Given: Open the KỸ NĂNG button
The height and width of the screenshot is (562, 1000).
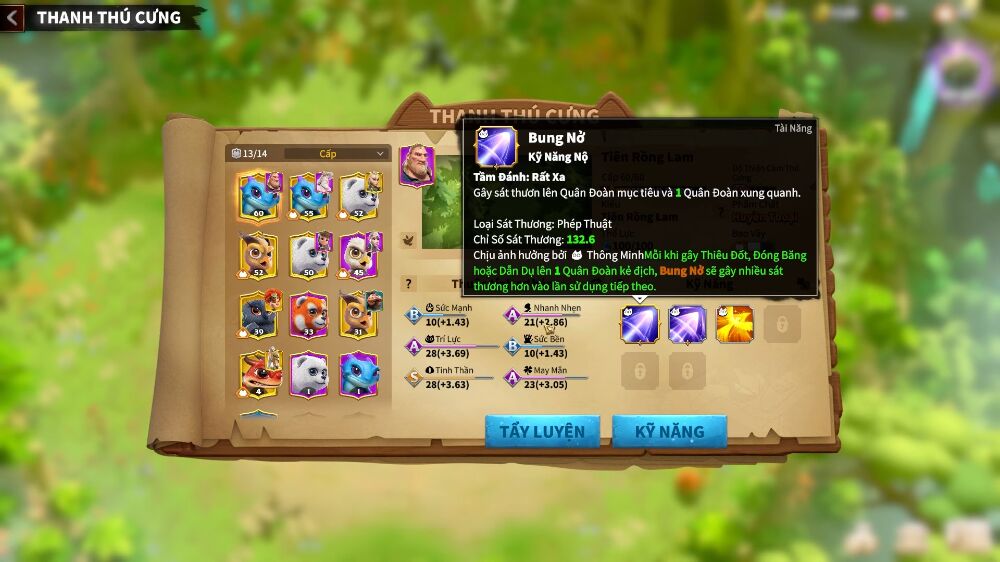Looking at the screenshot, I should 669,432.
